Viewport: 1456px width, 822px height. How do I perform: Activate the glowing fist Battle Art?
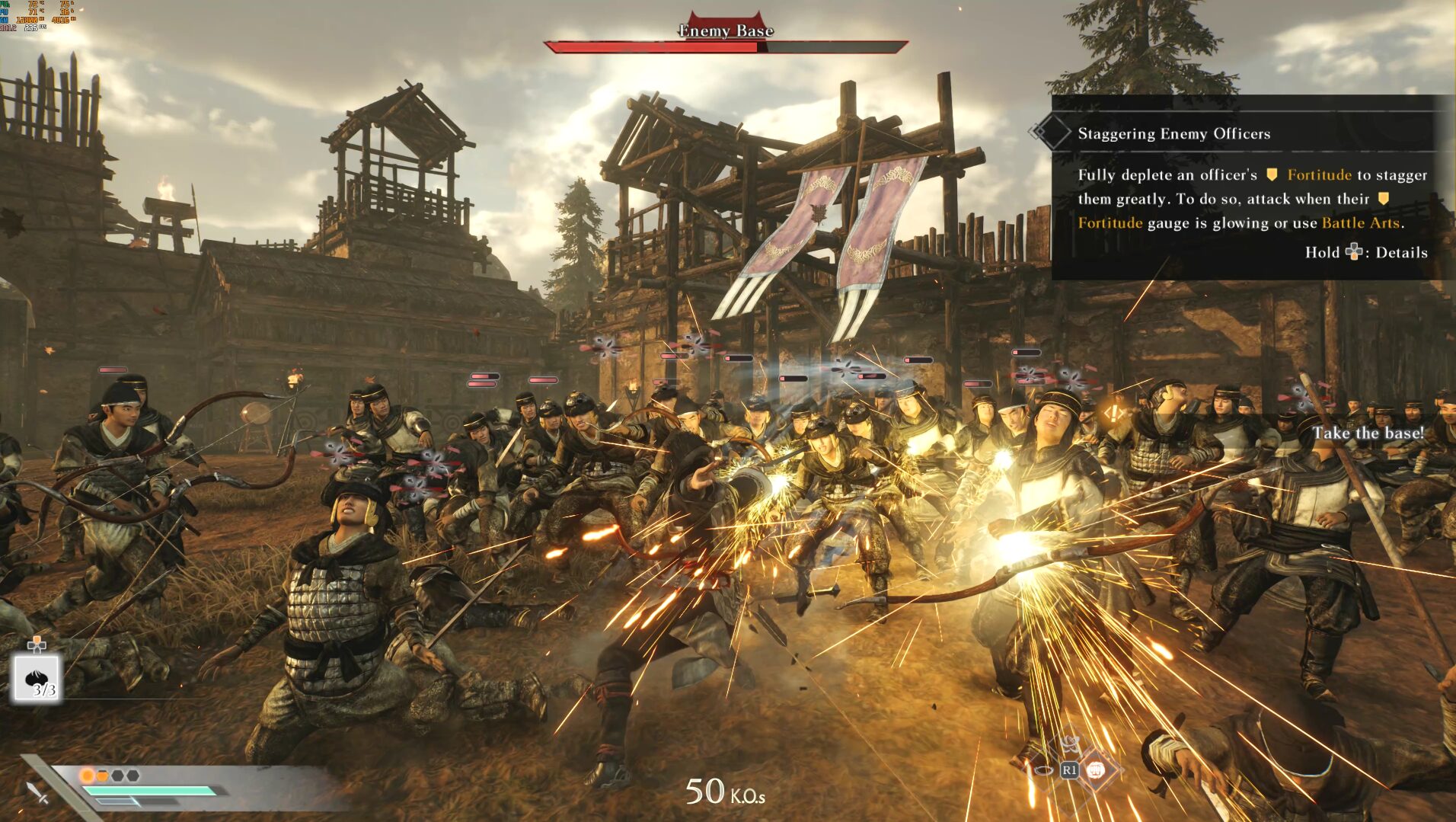(x=1095, y=770)
